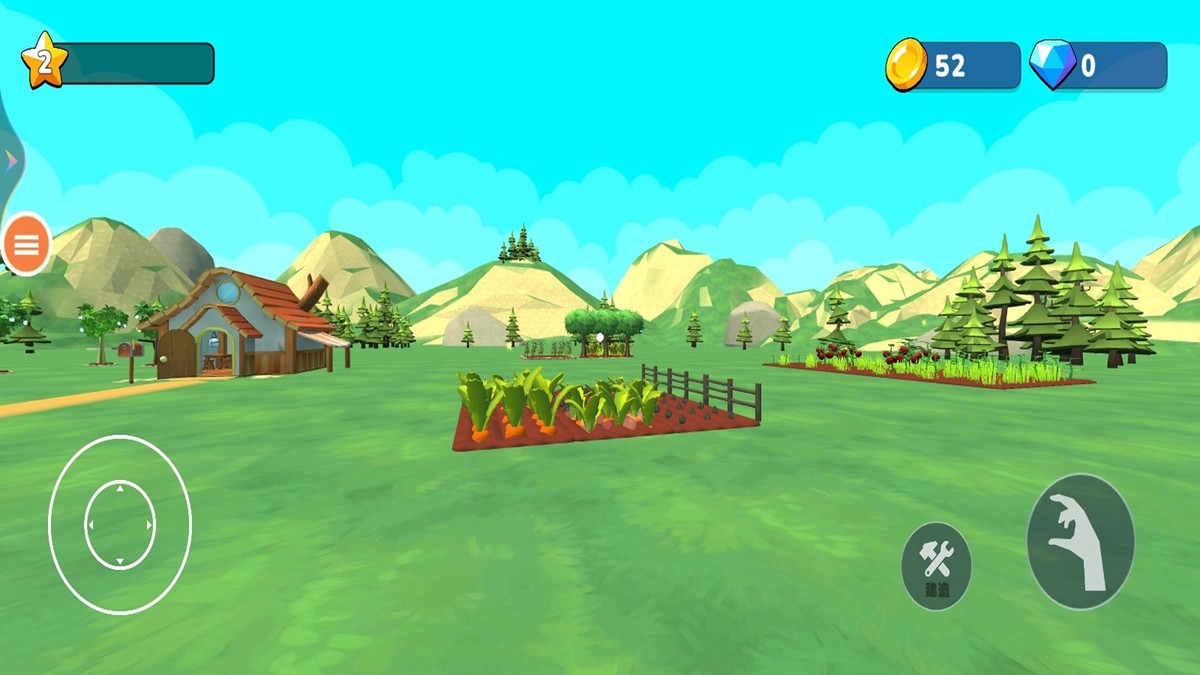Open the orange hamburger menu
This screenshot has width=1200, height=675.
(28, 243)
